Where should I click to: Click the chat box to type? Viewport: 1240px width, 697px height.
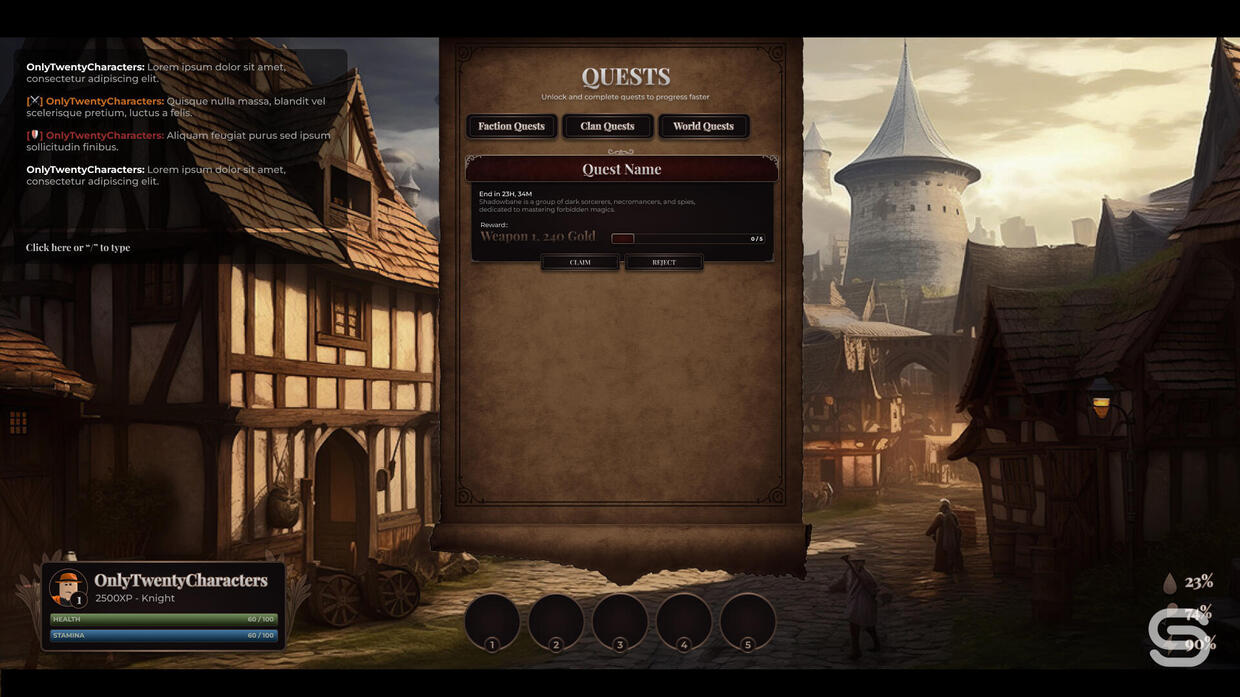coord(78,248)
